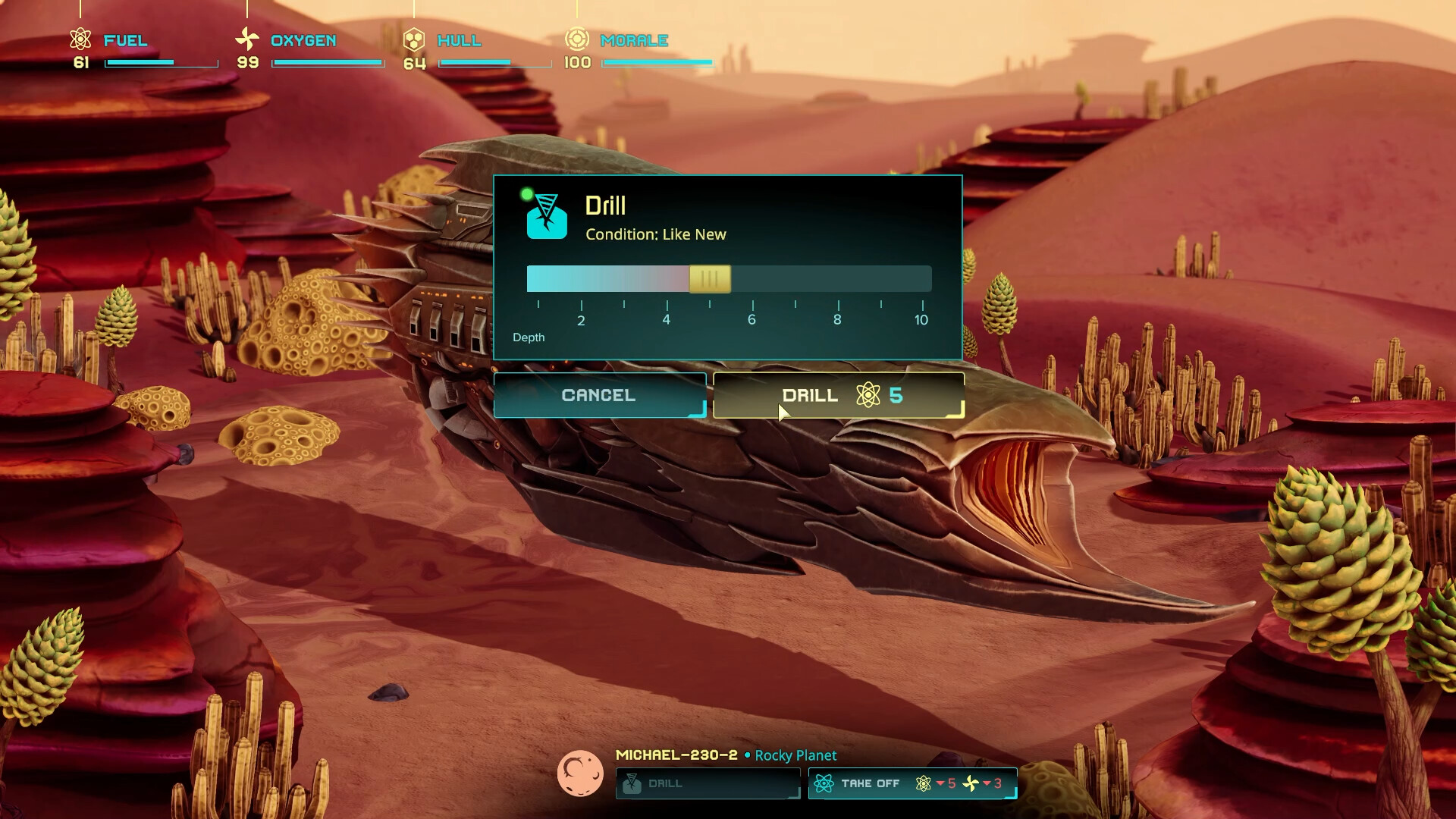Click the depth slider handle

[x=709, y=279]
